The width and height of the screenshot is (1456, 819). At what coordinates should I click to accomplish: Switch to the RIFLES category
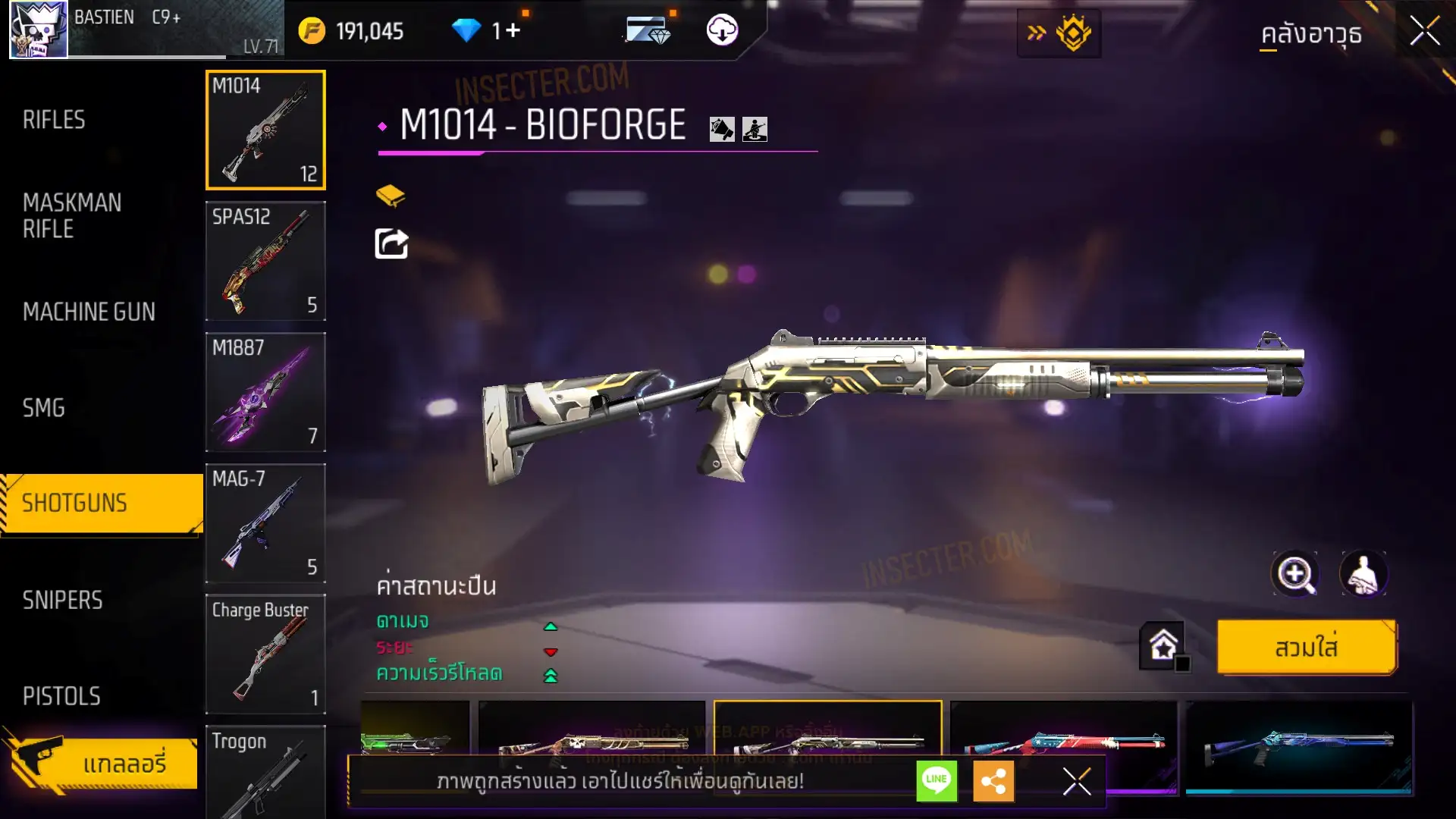point(54,120)
